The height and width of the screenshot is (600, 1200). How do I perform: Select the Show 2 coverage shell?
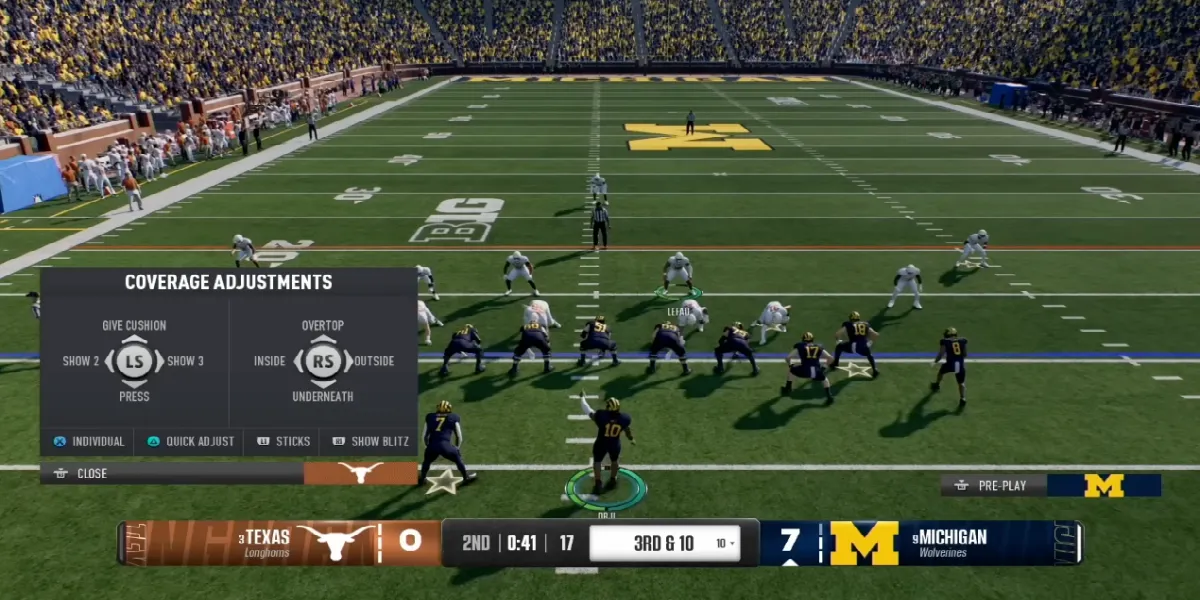(x=81, y=361)
